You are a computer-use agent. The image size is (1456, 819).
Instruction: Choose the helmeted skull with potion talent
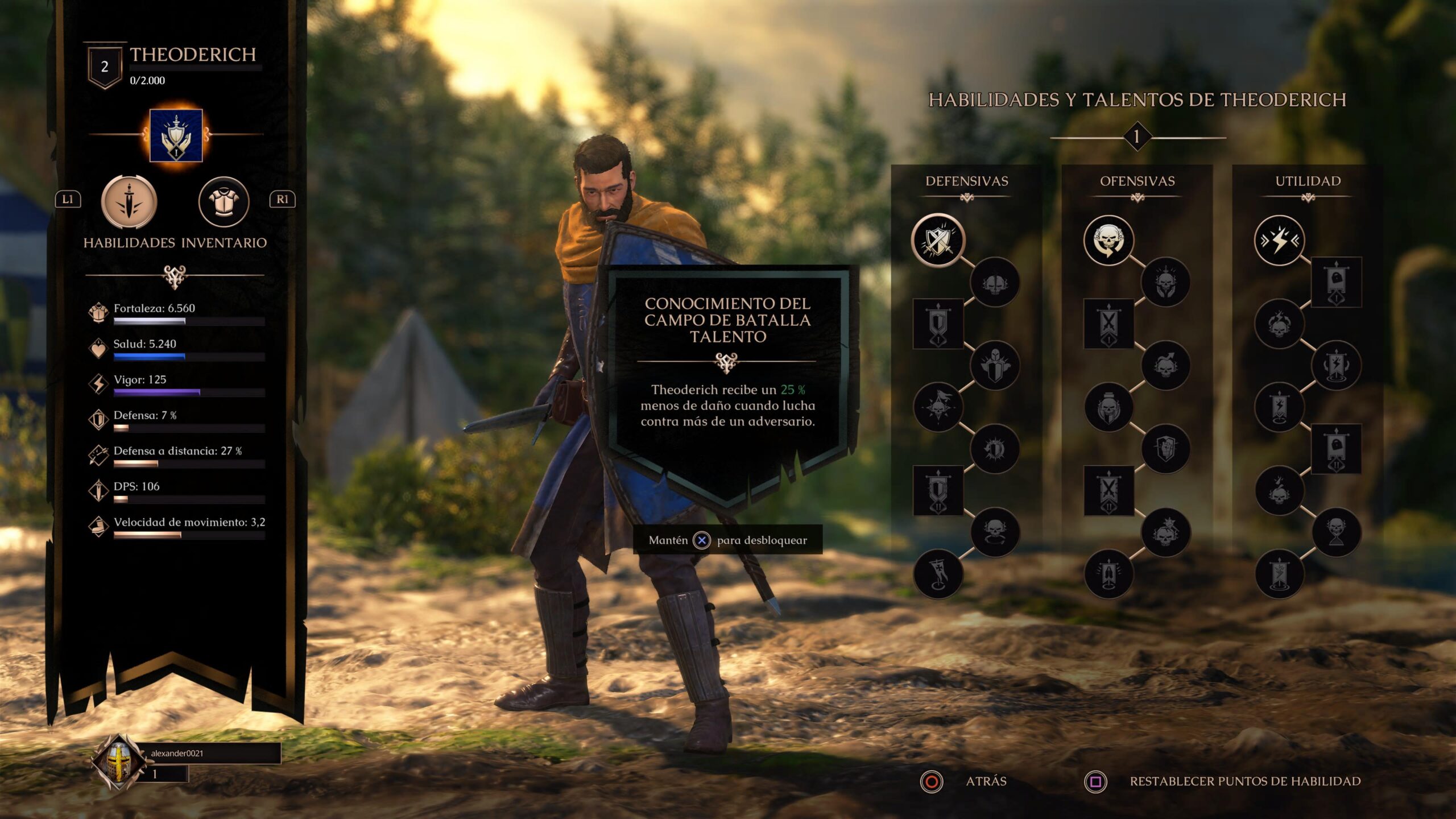(1108, 407)
